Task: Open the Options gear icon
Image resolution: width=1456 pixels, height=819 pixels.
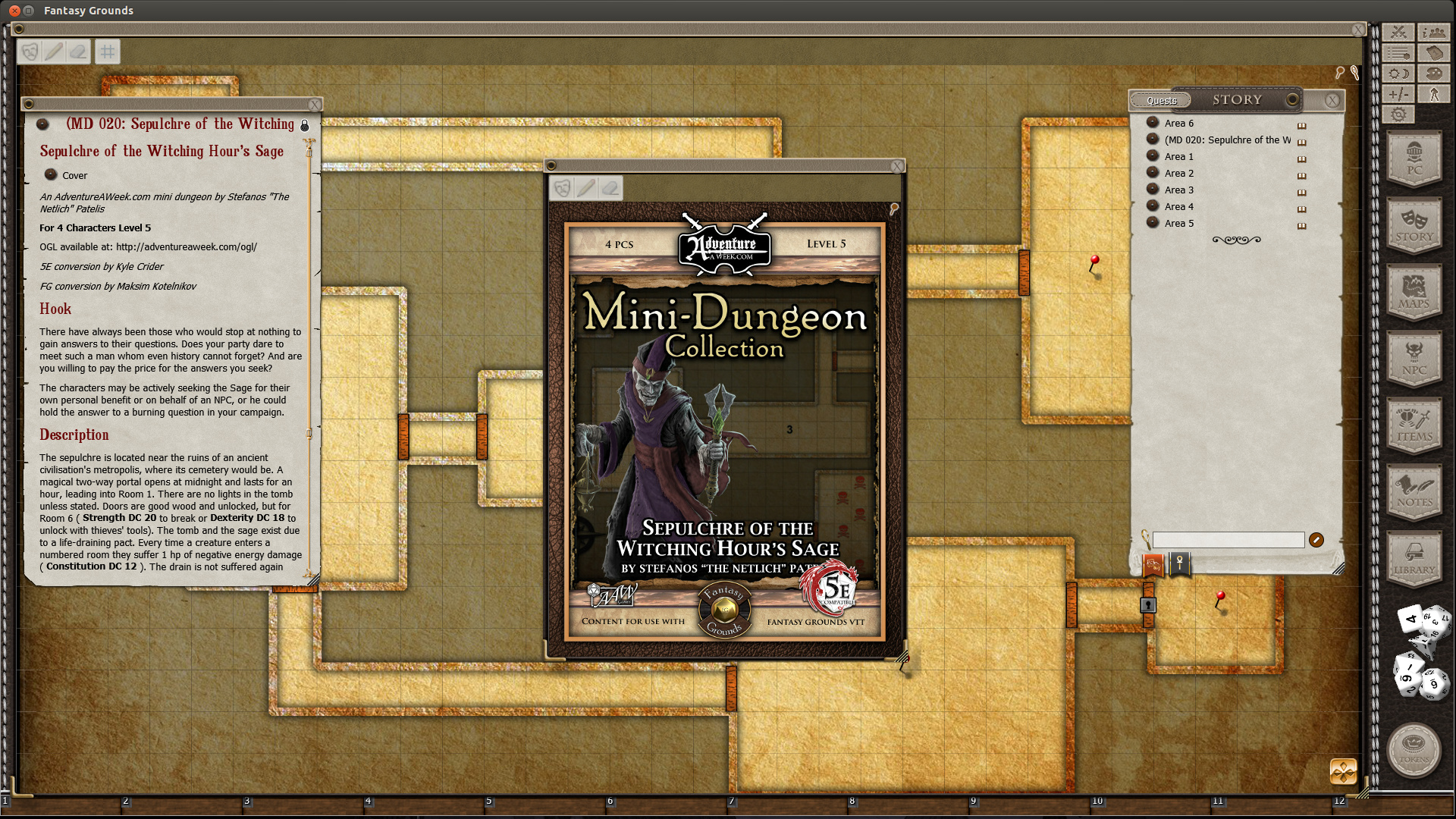Action: point(1399,114)
